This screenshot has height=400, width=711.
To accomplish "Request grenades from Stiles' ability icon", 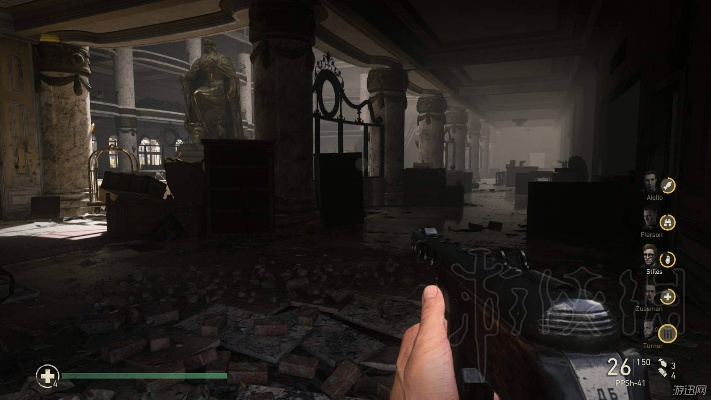I will click(x=668, y=259).
